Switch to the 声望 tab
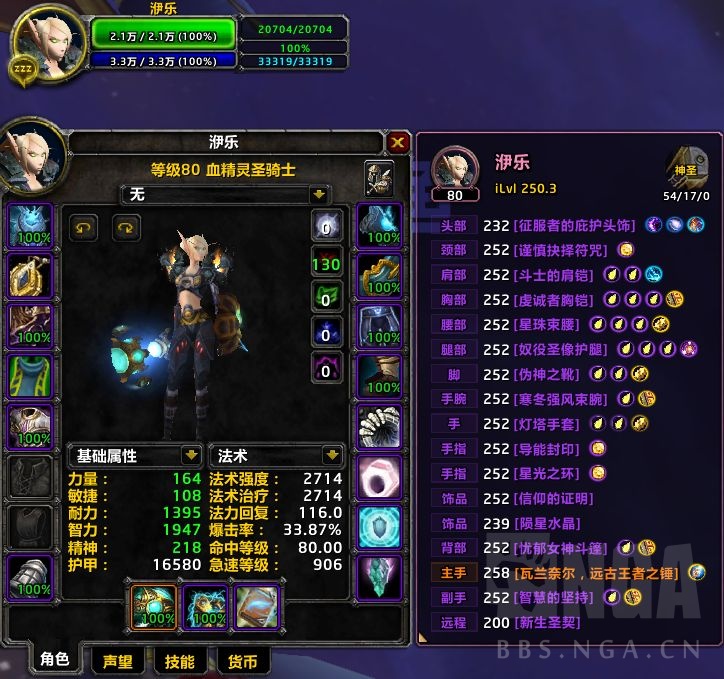The image size is (724, 679). (x=117, y=660)
